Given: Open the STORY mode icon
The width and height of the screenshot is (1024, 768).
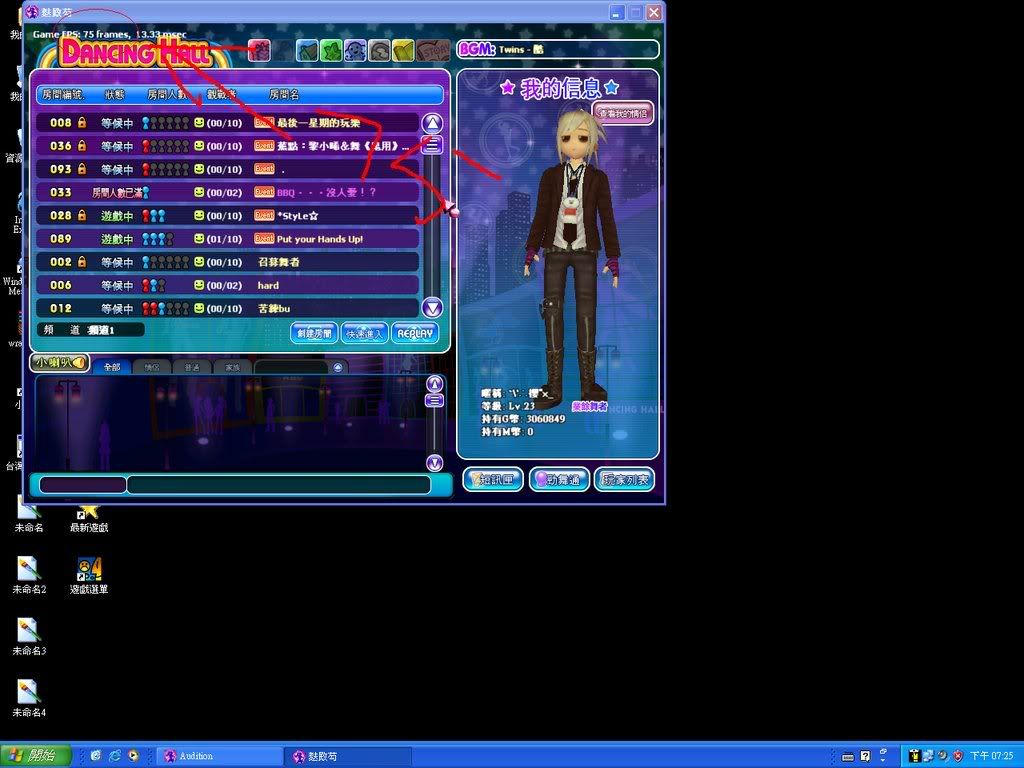Looking at the screenshot, I should coord(433,50).
